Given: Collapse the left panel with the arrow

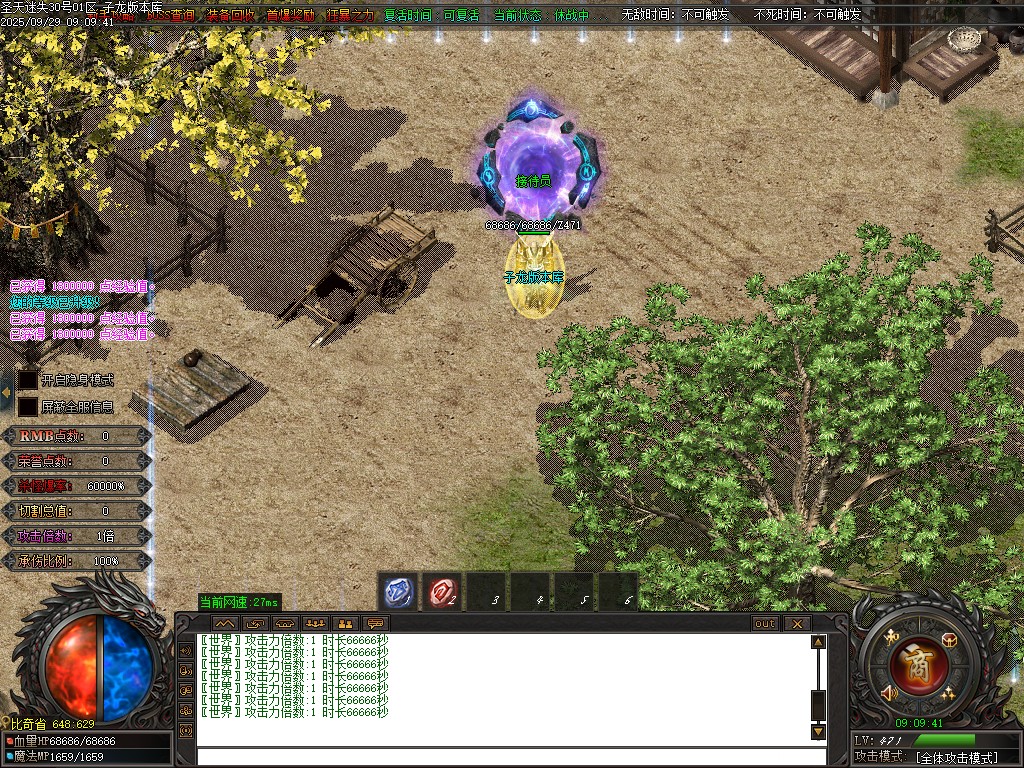Looking at the screenshot, I should pos(6,393).
